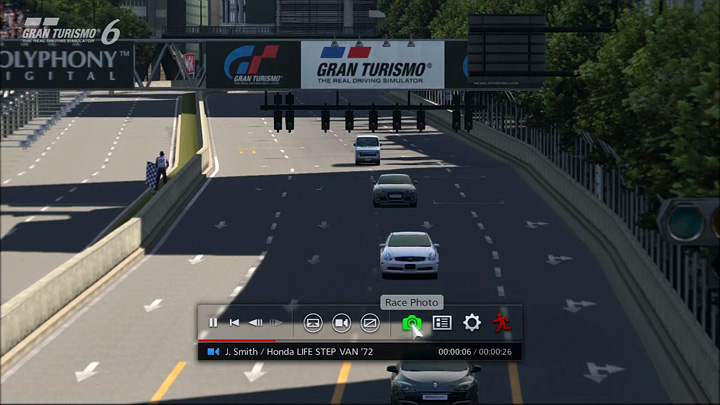Click the first circled display-view icon
This screenshot has height=405, width=720.
[x=313, y=322]
